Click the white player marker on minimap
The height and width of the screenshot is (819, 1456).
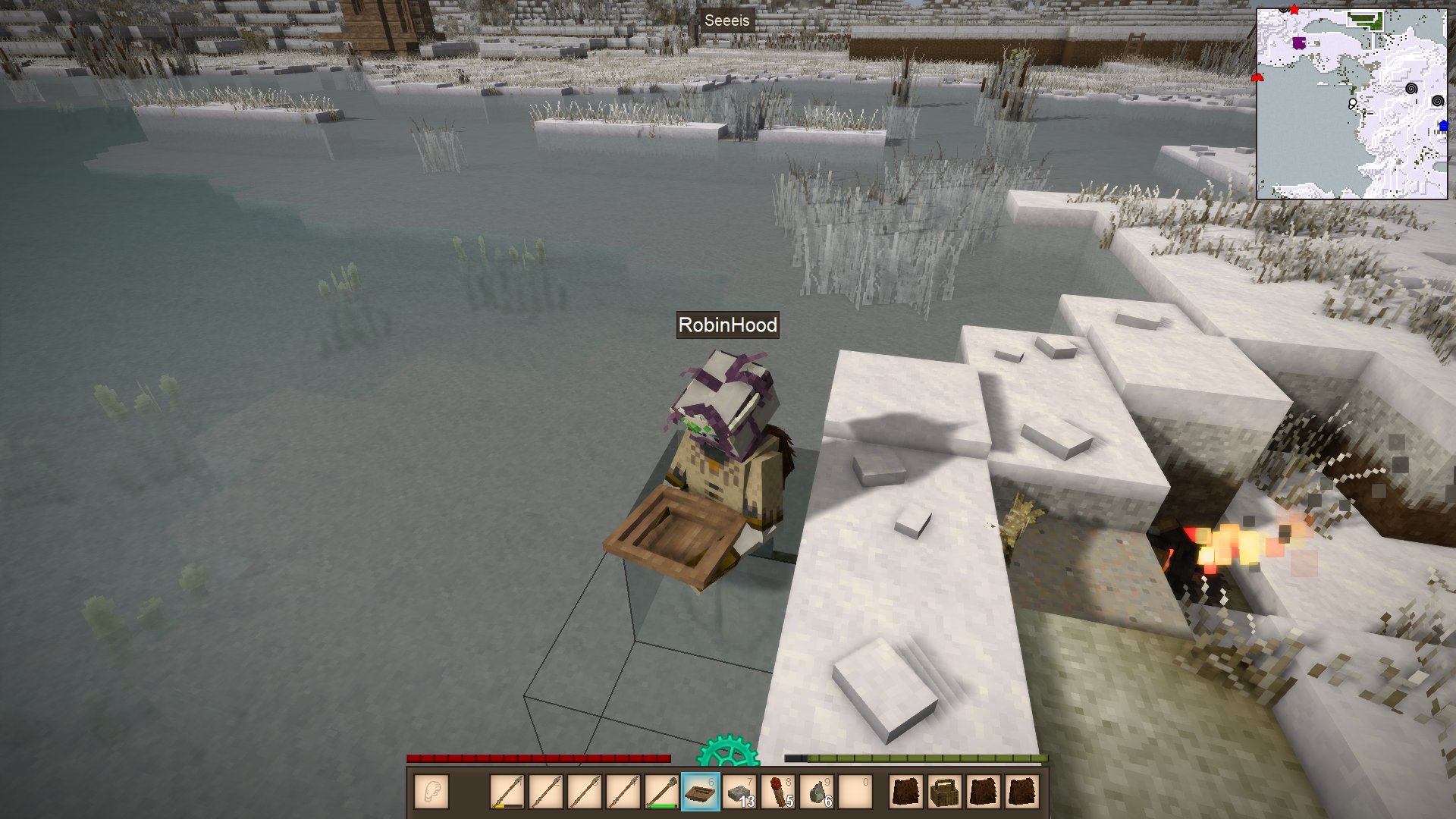click(1352, 103)
